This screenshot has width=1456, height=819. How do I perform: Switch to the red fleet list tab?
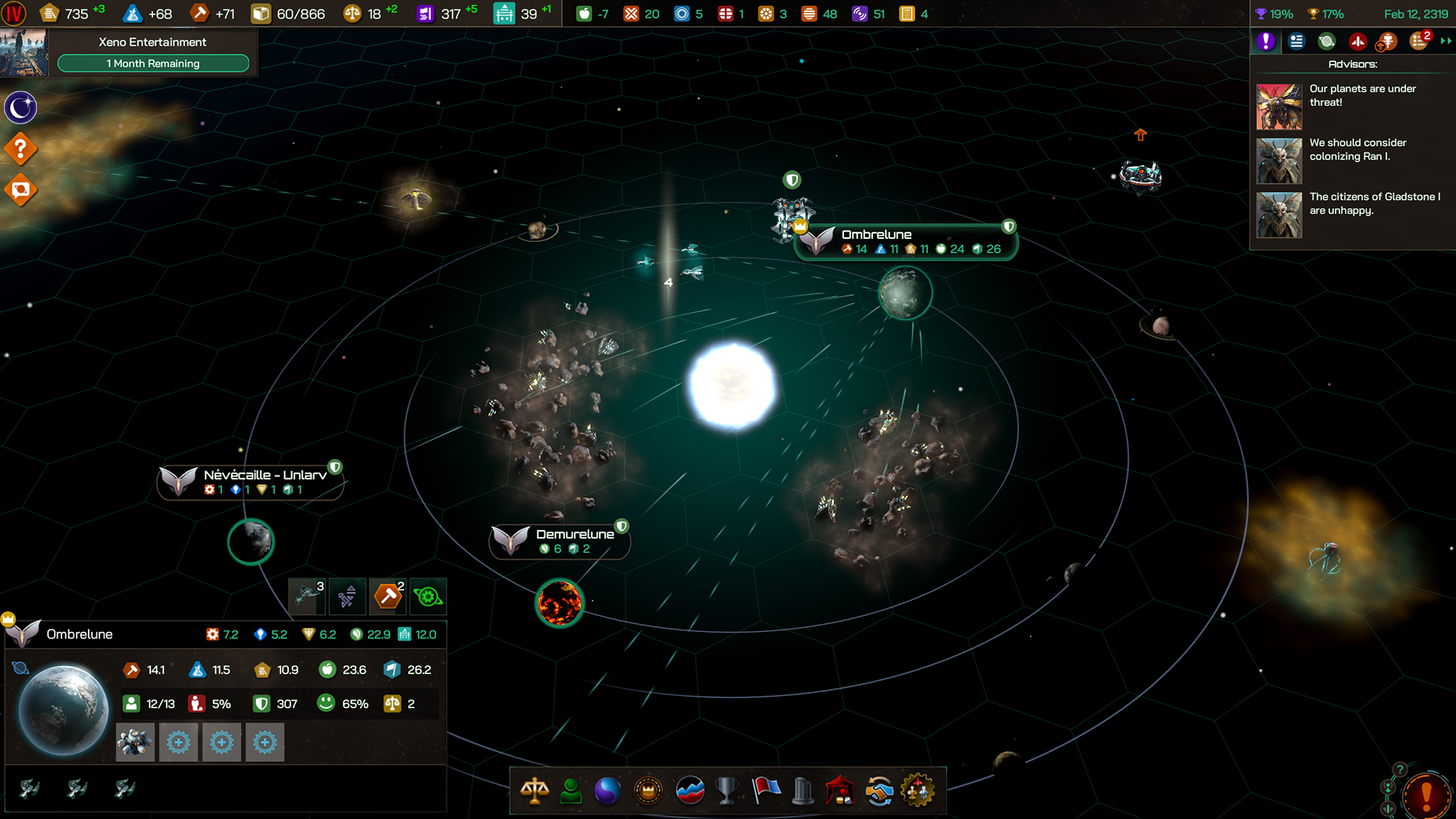tap(1357, 42)
